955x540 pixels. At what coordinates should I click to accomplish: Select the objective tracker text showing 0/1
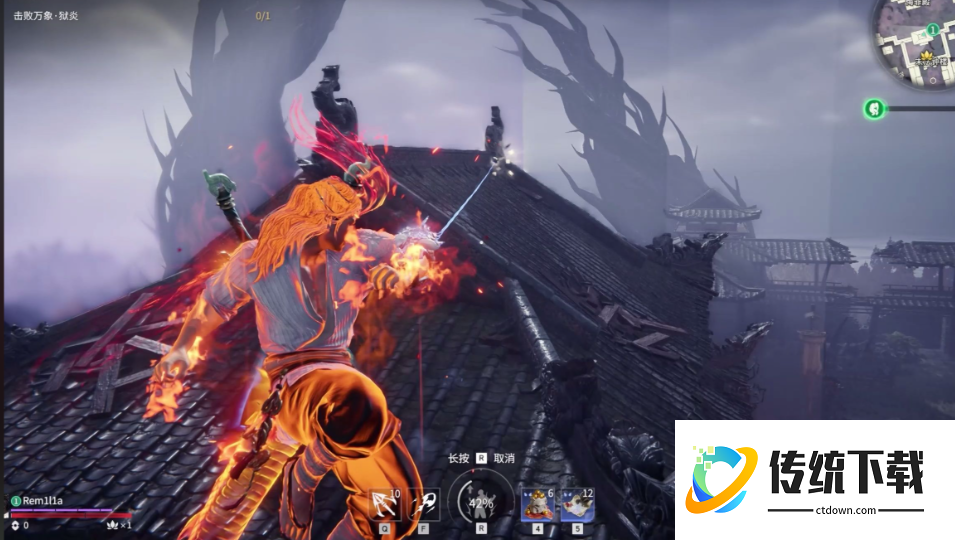[262, 16]
